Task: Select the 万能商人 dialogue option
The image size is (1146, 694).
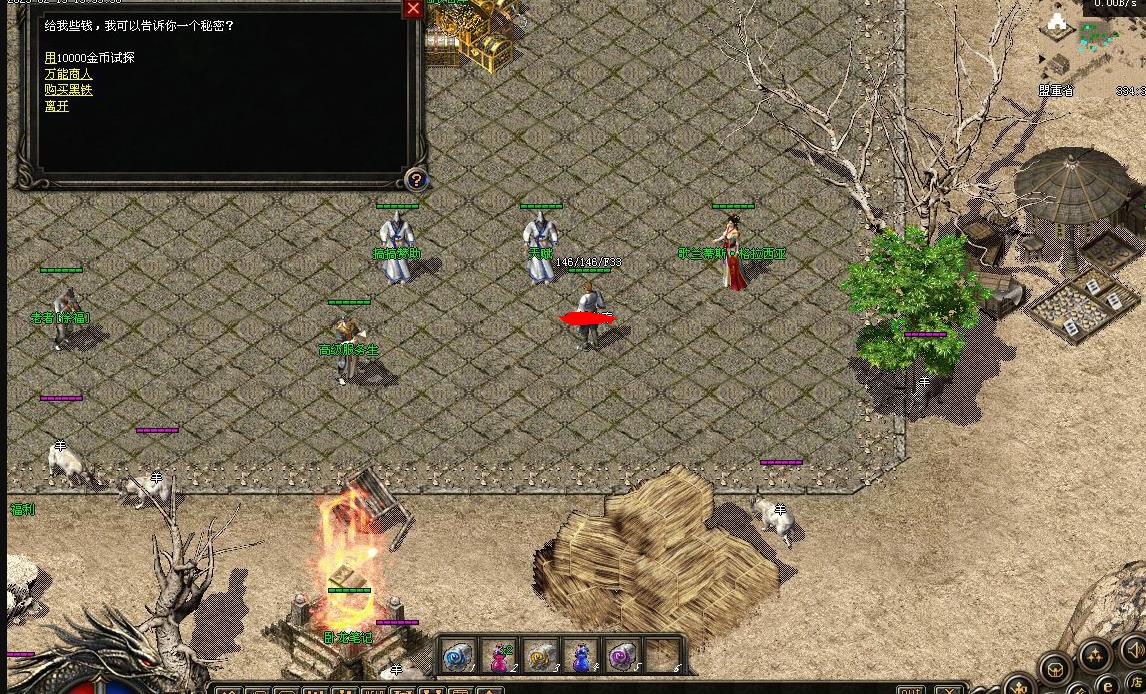Action: point(68,74)
